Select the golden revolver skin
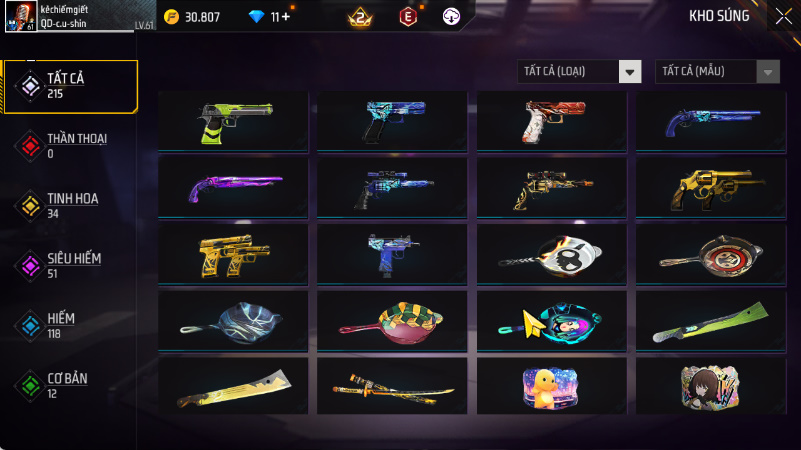The height and width of the screenshot is (450, 801). (x=711, y=187)
